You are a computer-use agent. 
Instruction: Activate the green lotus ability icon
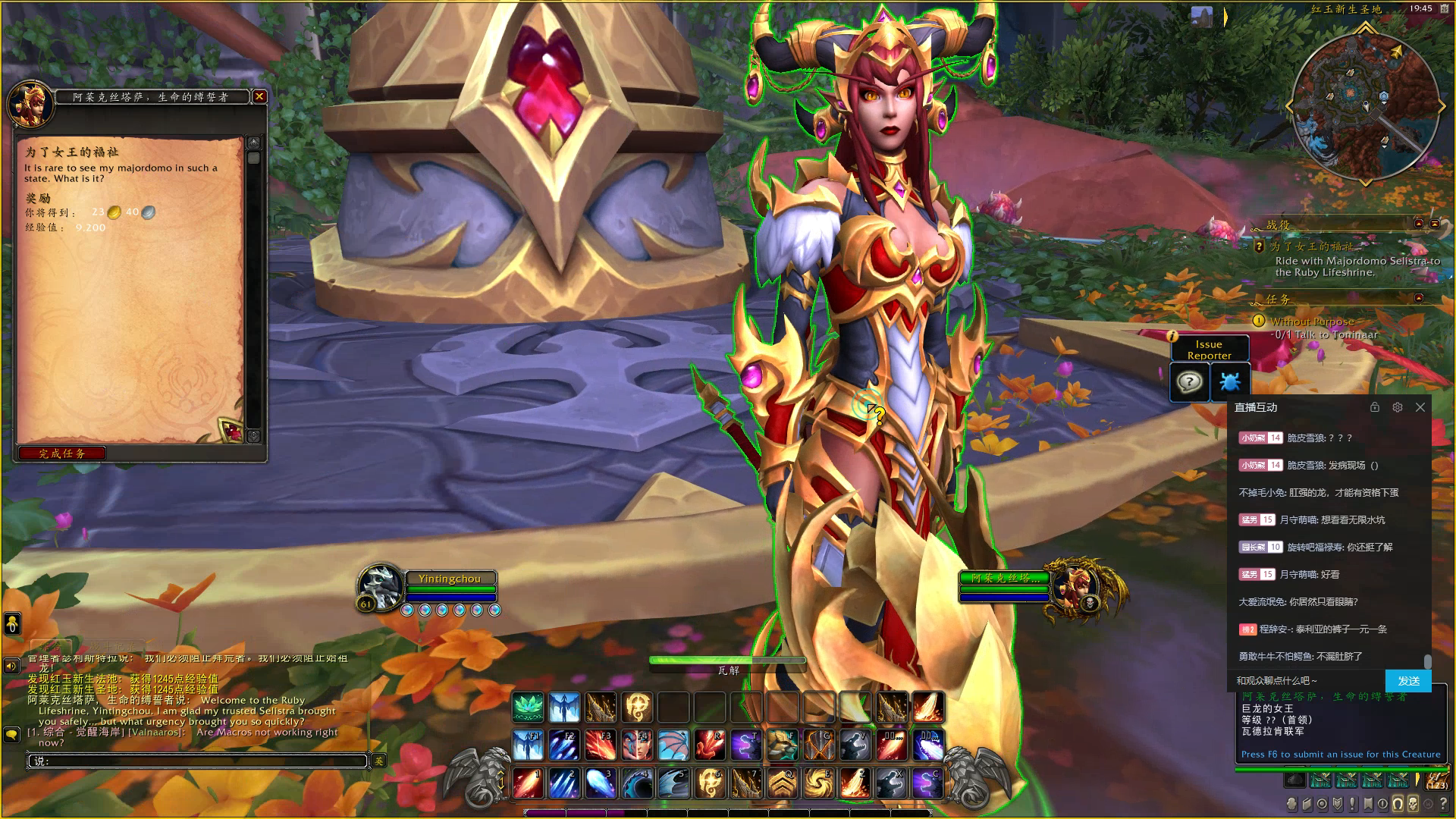click(527, 708)
